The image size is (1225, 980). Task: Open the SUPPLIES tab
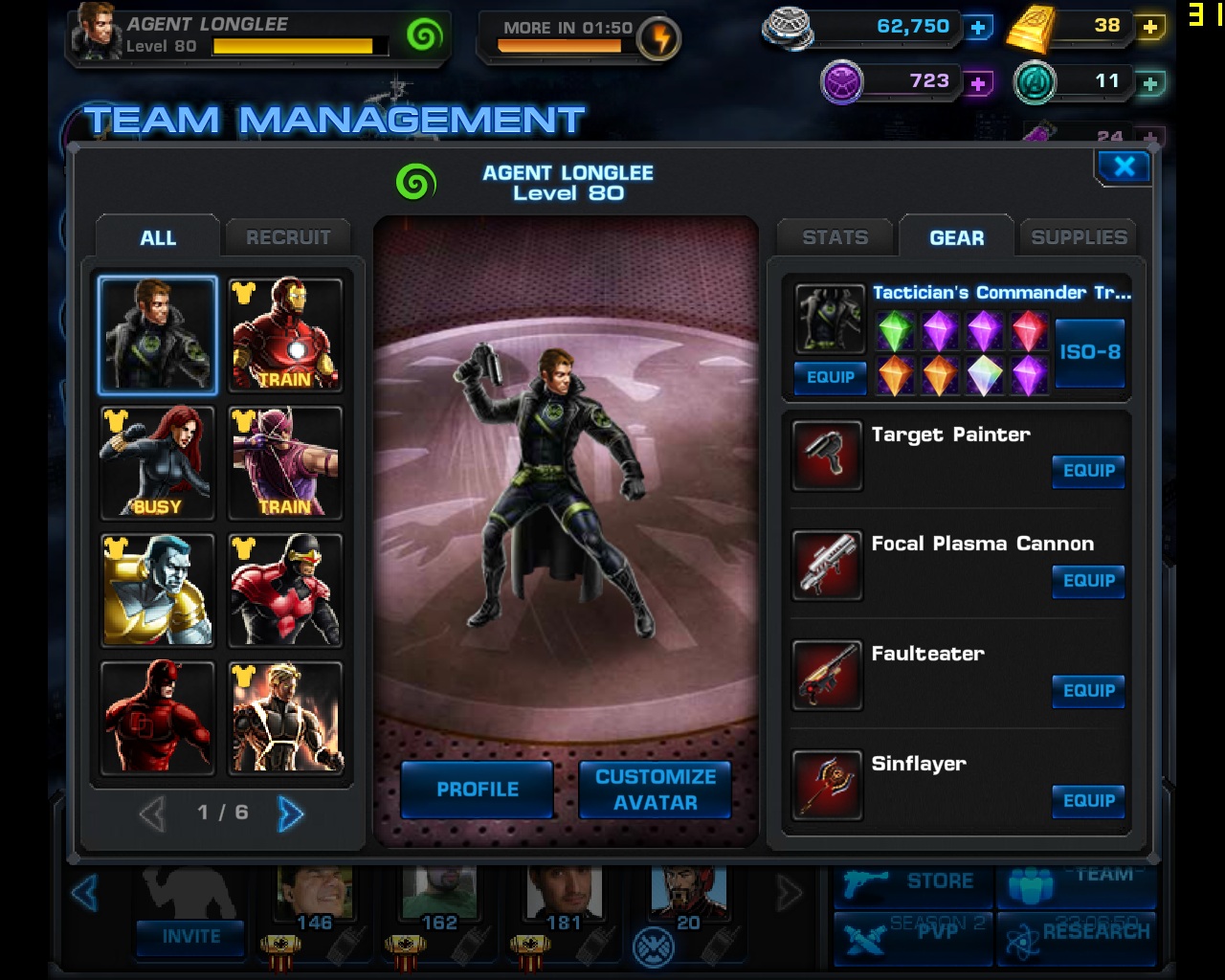pos(1078,236)
